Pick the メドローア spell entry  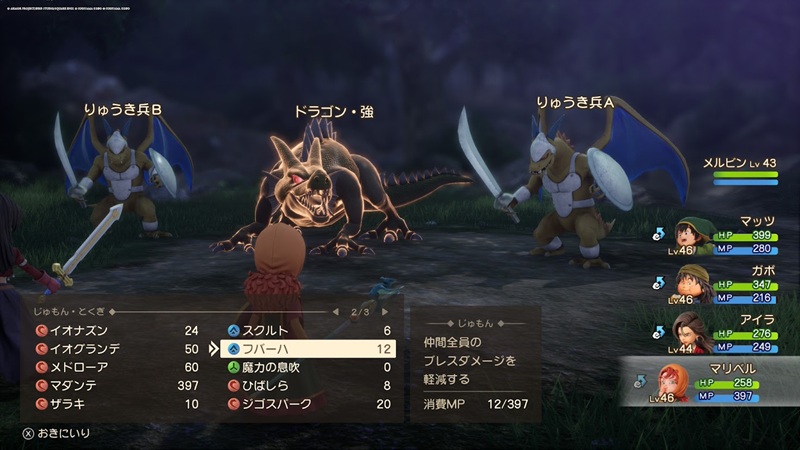point(110,367)
